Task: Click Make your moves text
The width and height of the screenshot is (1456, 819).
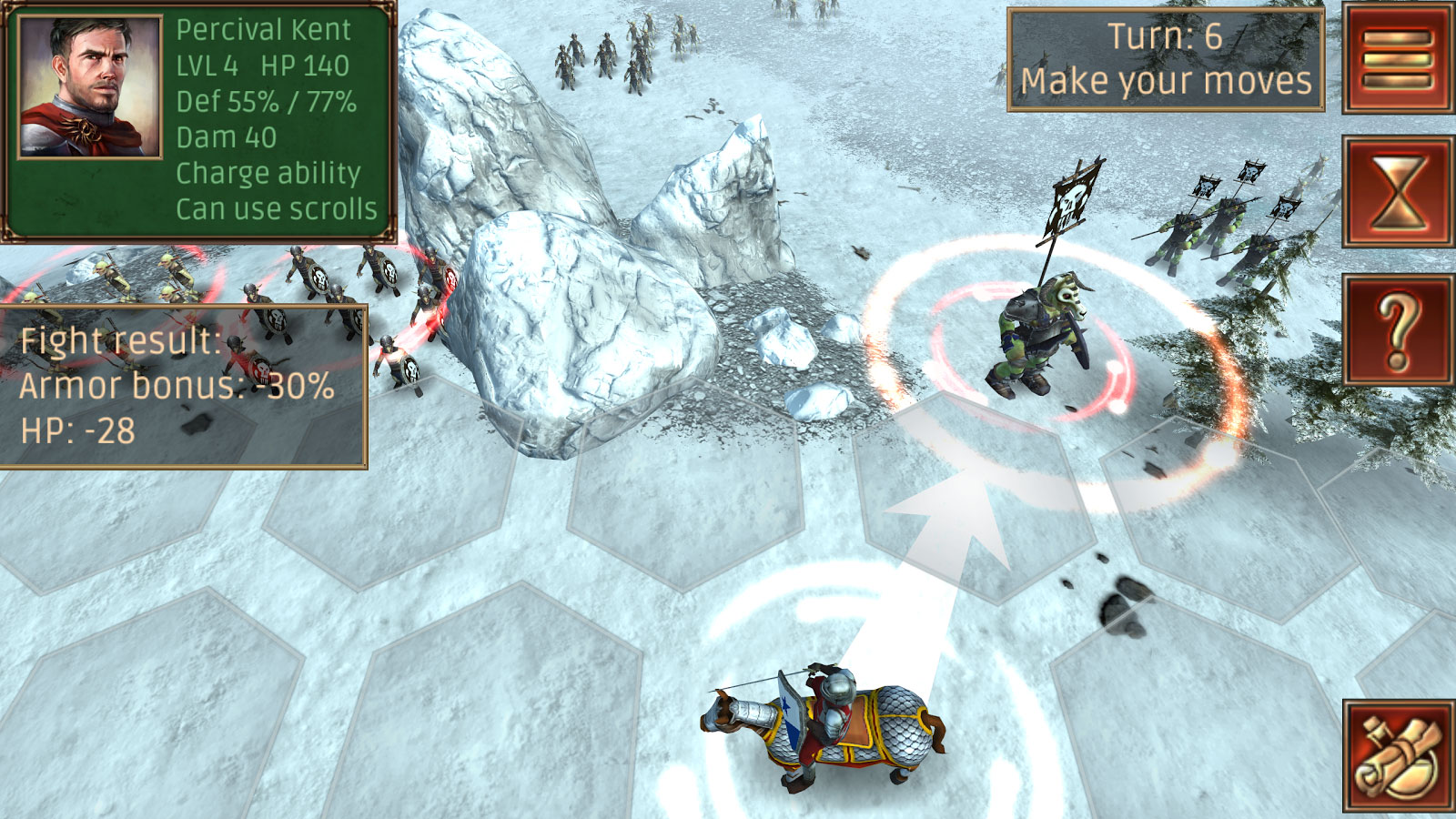Action: click(1168, 82)
